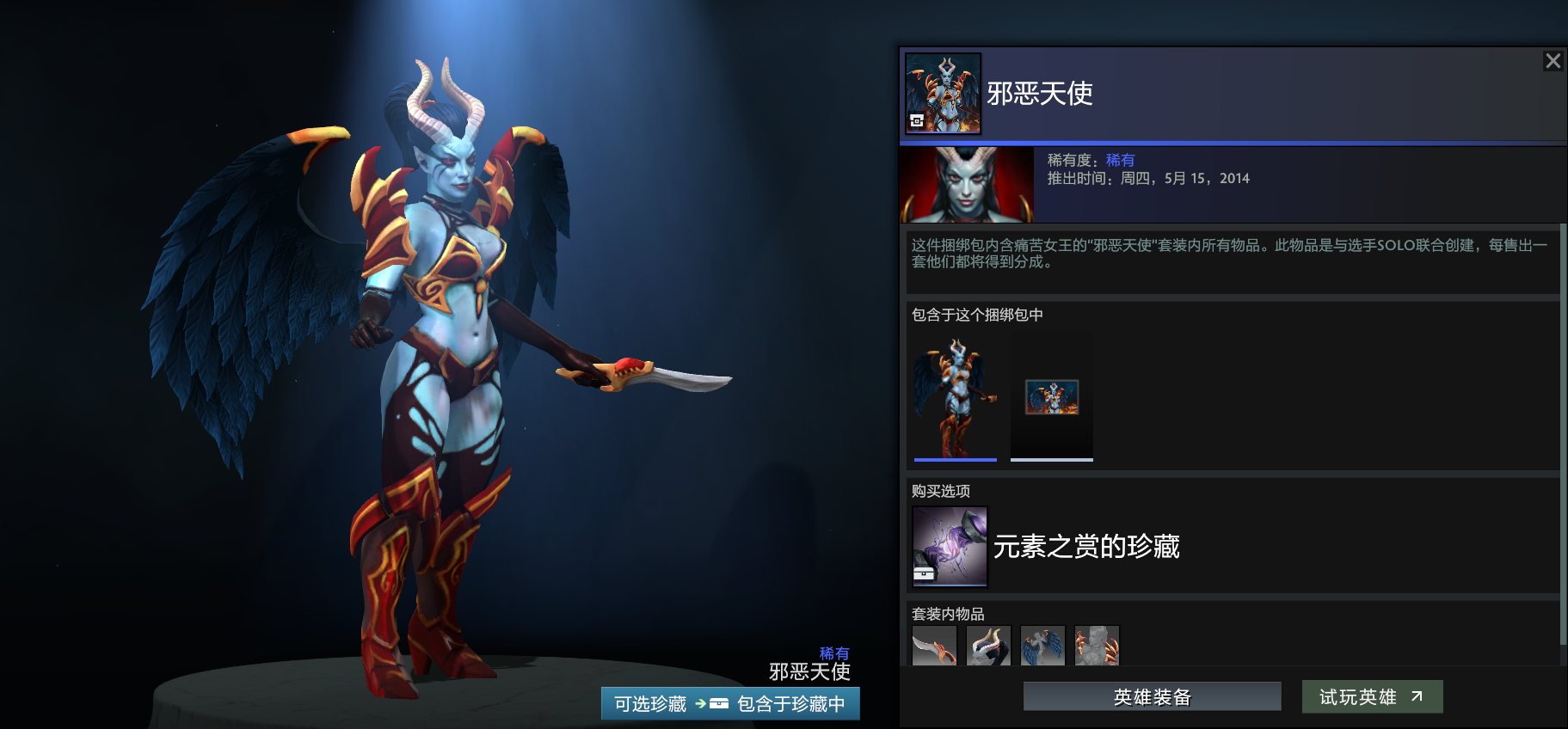
Task: Close the 邪恶天使 bundle panel
Action: click(1553, 60)
